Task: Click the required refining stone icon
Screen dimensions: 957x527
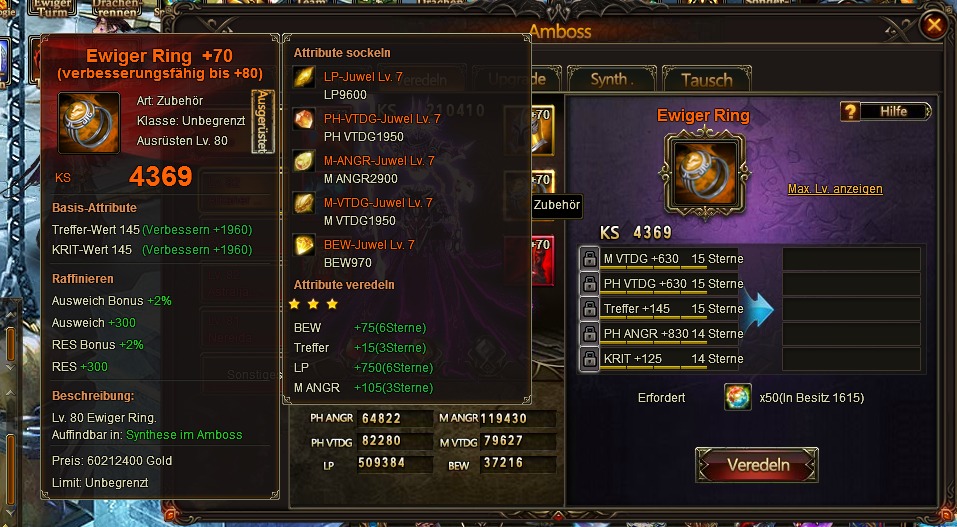Action: (738, 398)
